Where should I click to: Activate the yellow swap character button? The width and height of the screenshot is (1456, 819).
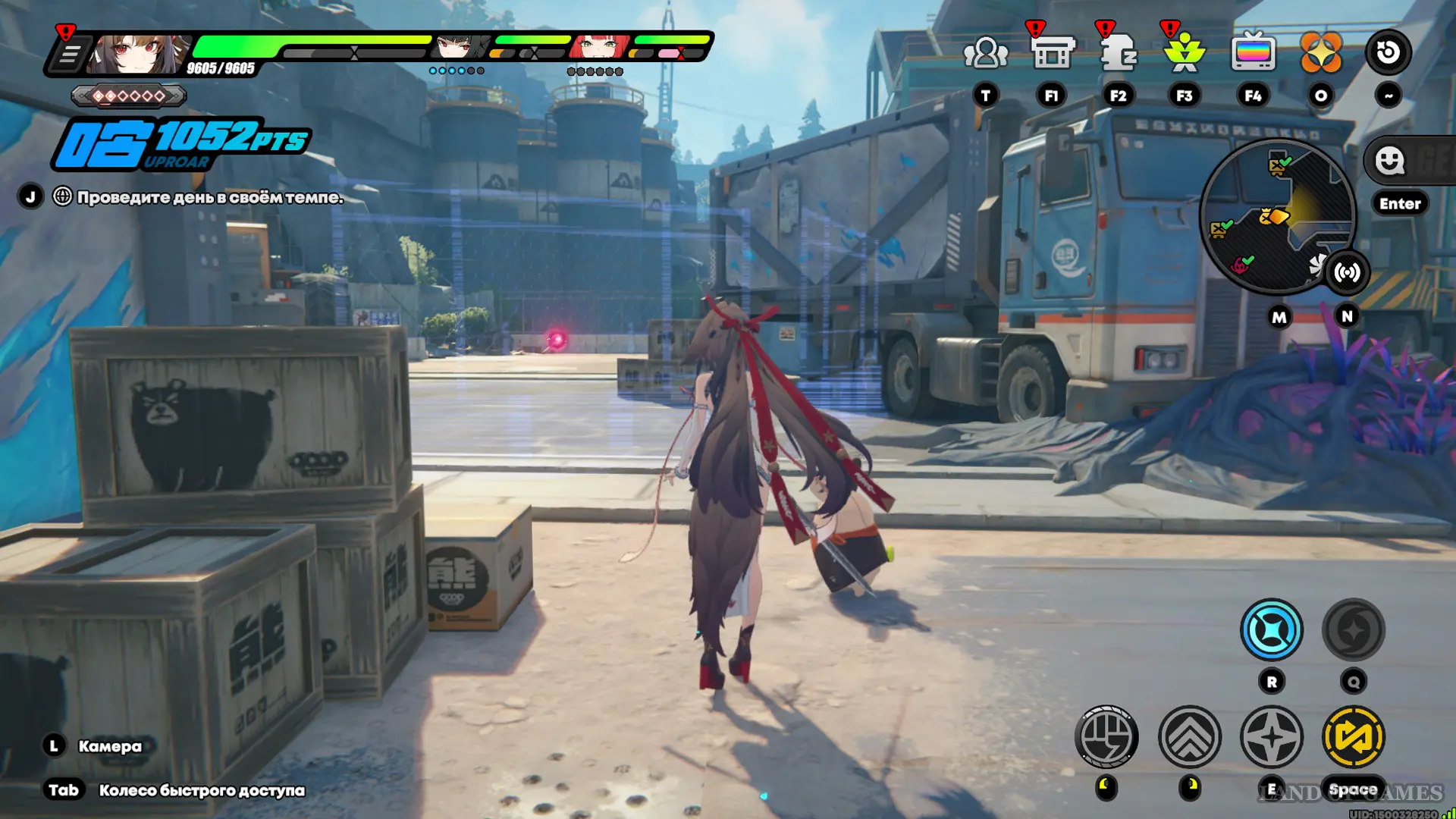point(1353,736)
